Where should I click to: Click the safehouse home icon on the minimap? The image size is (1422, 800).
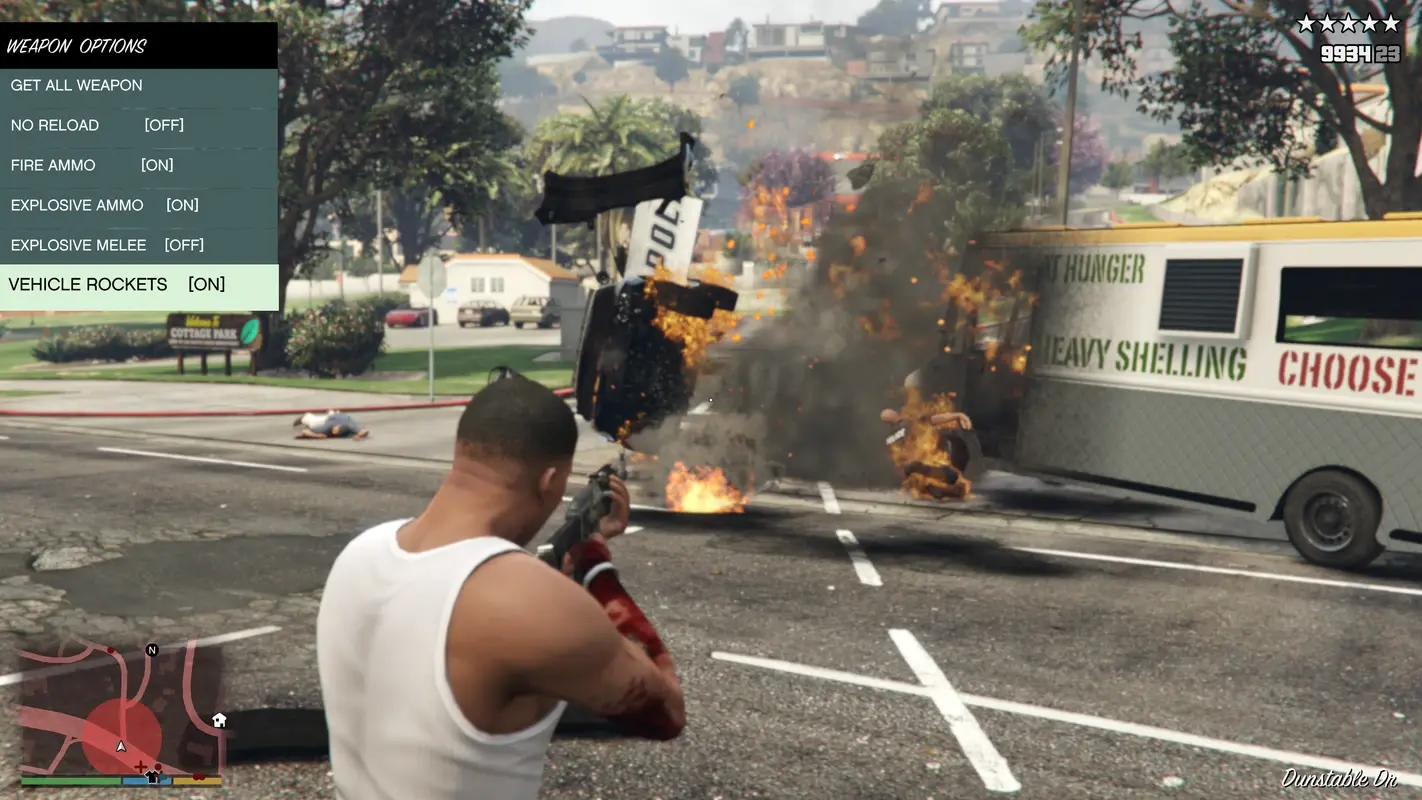(x=217, y=720)
